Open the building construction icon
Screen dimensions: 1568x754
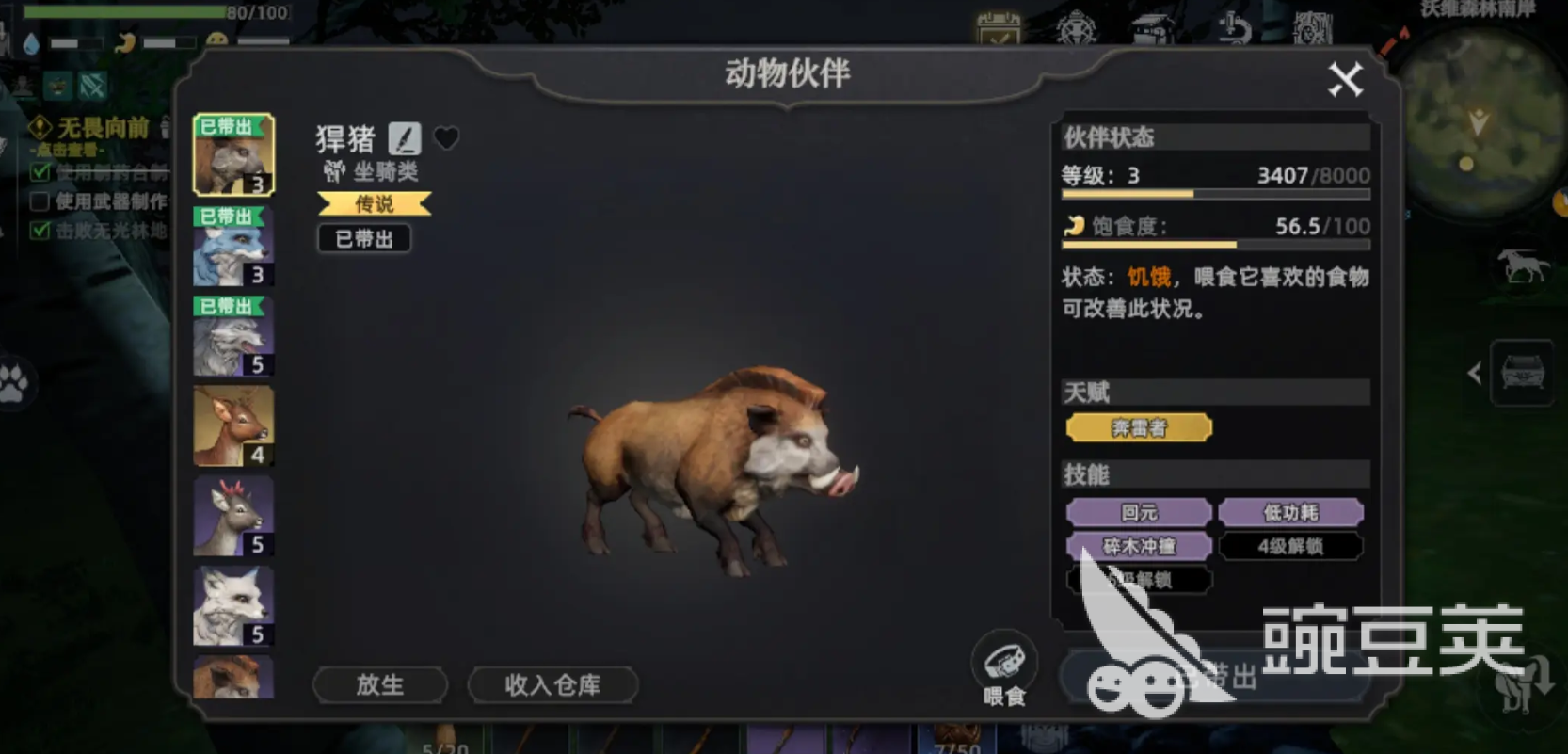[1150, 28]
